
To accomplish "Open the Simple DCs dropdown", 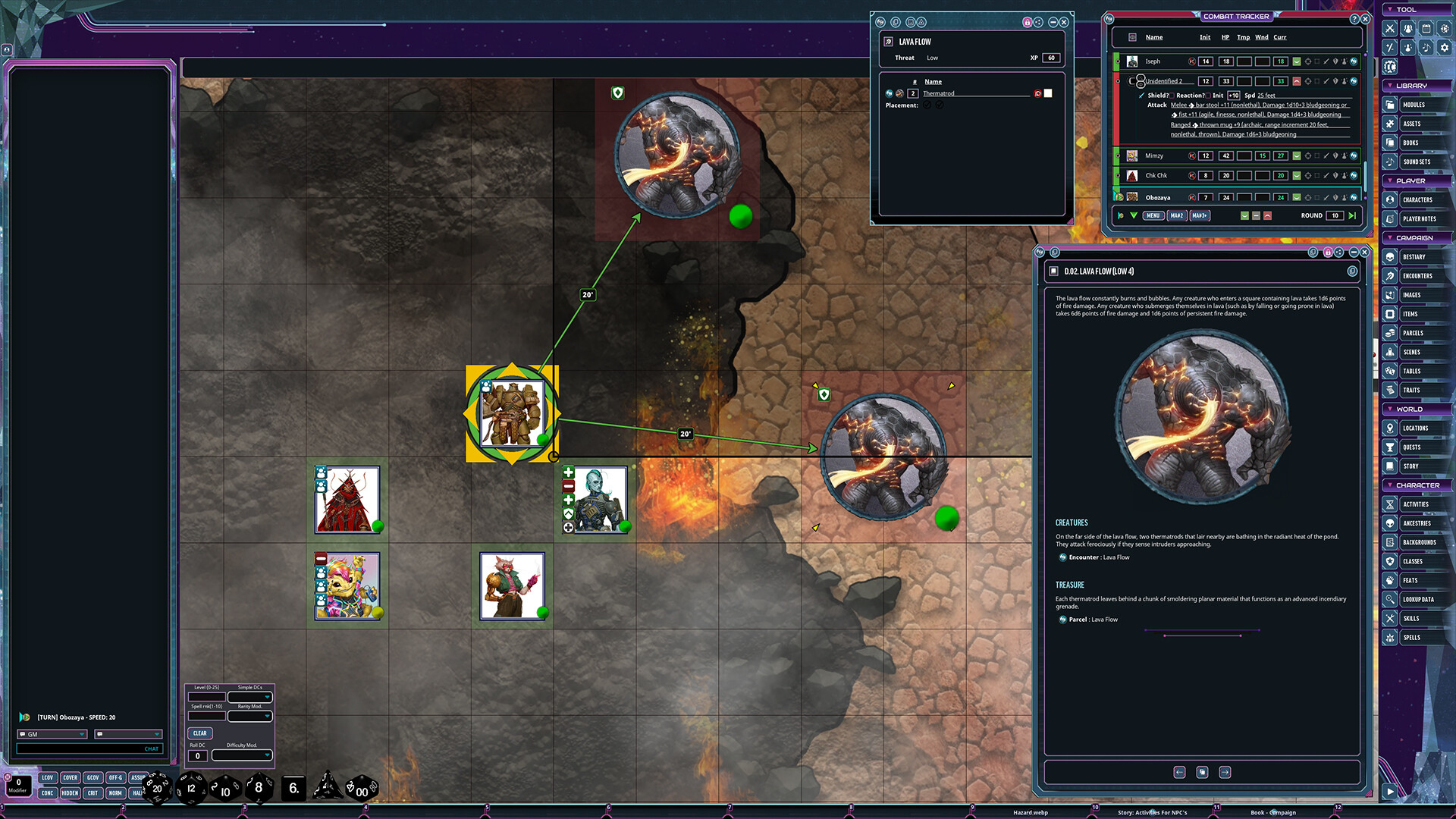I will tap(250, 697).
